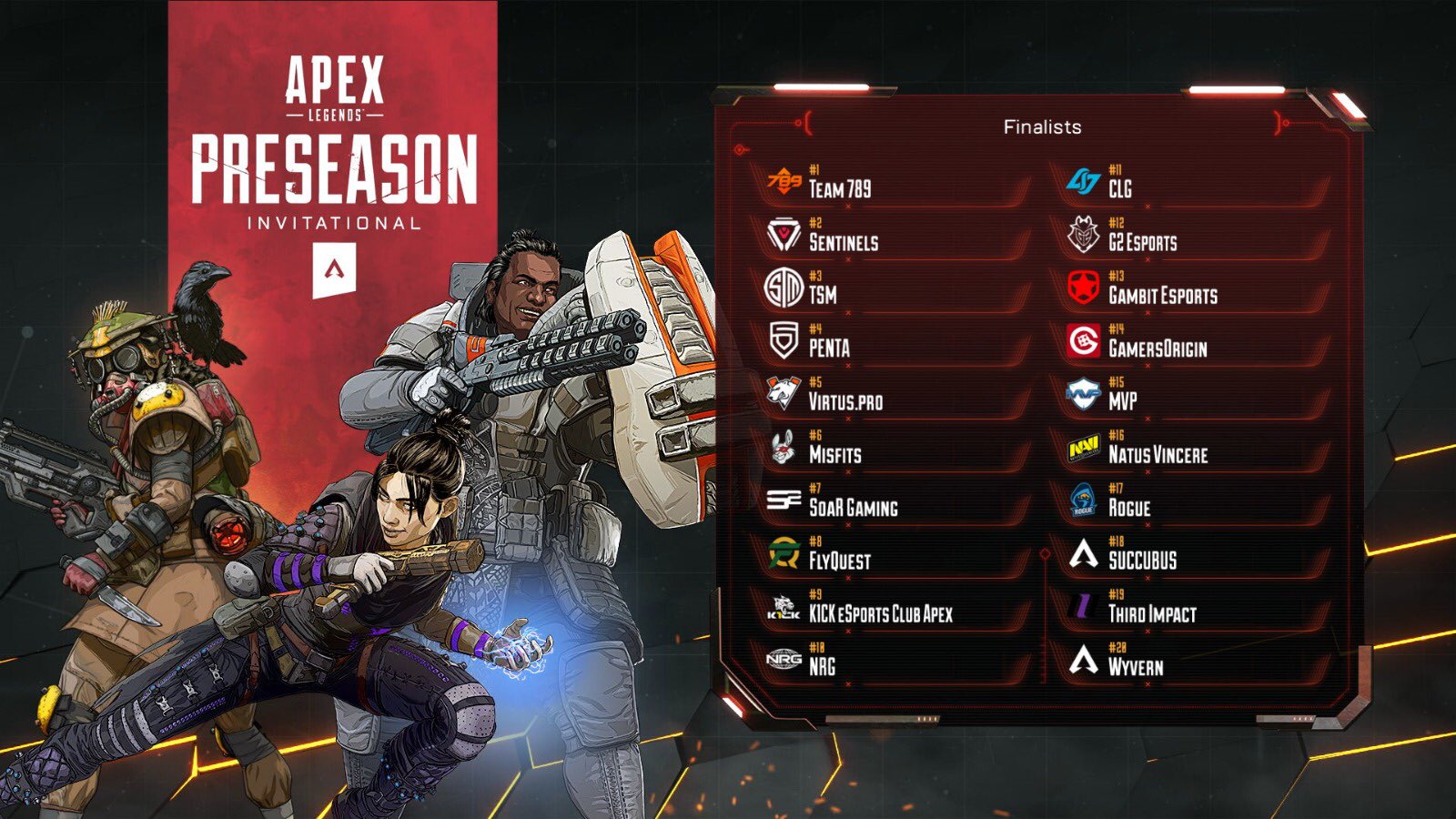
Task: Click the KICK eSports Club Apex row
Action: coord(880,613)
